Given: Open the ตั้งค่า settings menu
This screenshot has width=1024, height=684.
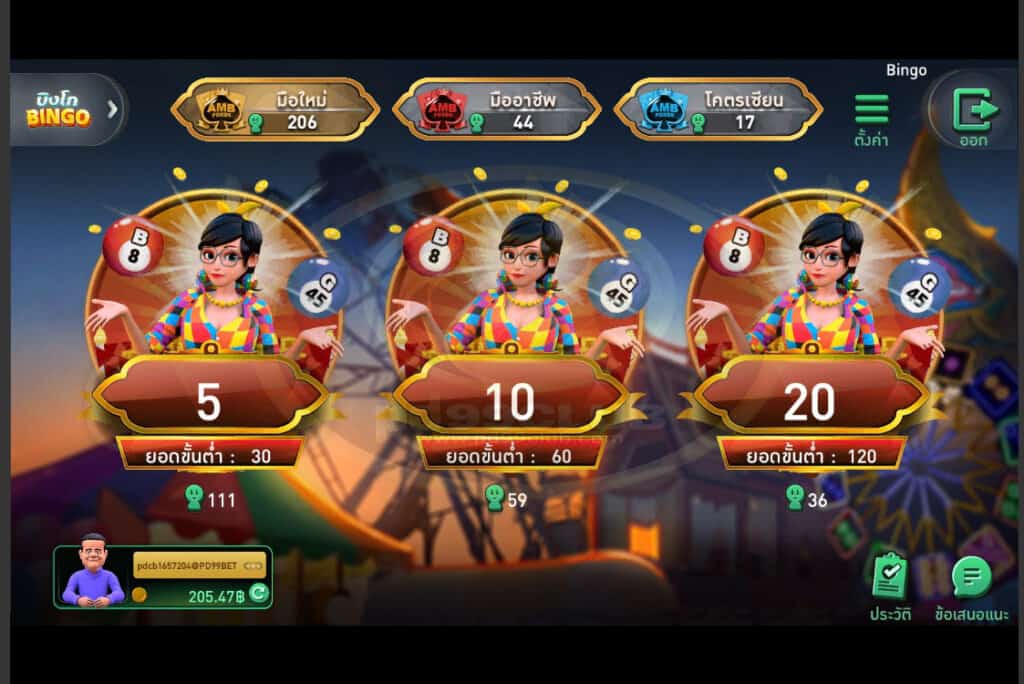Looking at the screenshot, I should pos(871,120).
